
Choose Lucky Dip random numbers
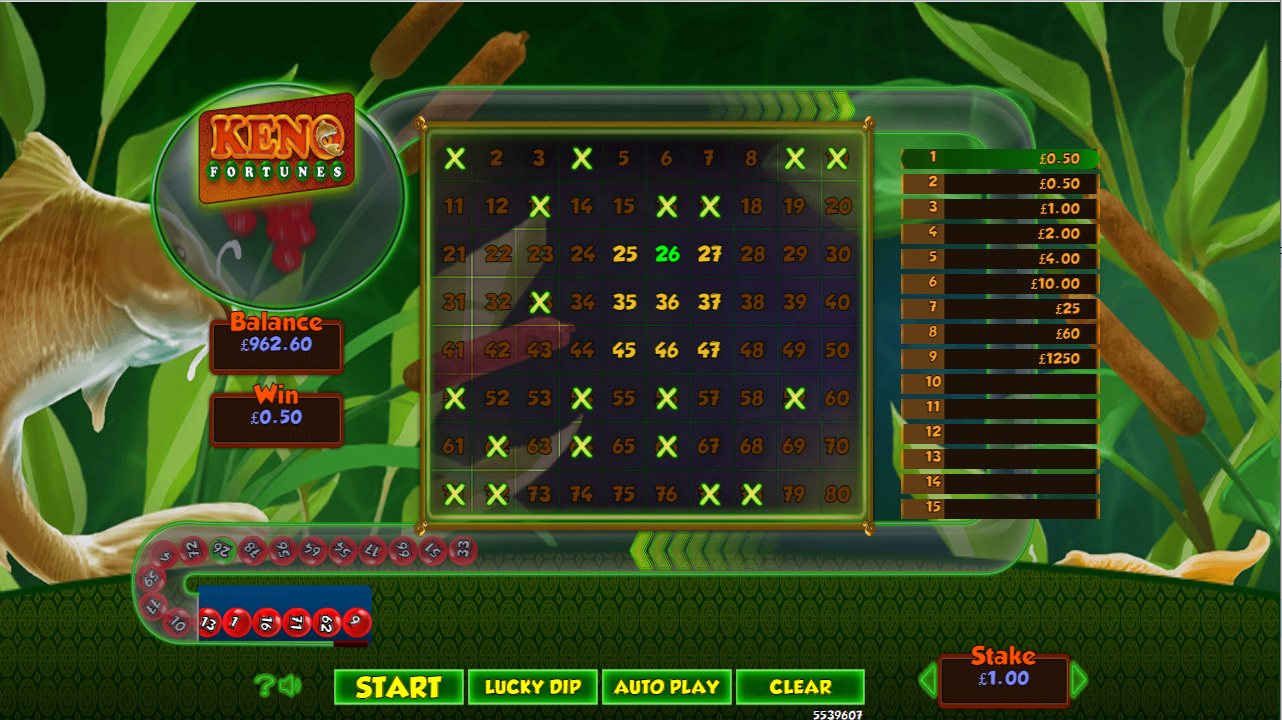[x=533, y=687]
